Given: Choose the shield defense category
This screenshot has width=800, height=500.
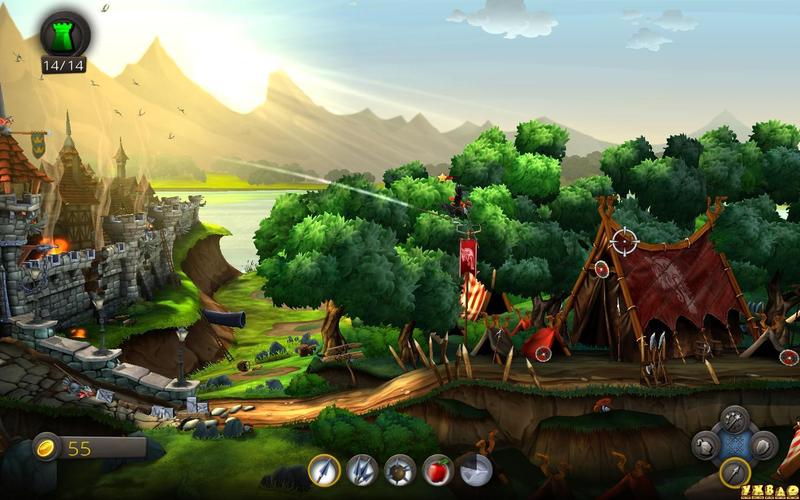Looking at the screenshot, I should [x=764, y=445].
